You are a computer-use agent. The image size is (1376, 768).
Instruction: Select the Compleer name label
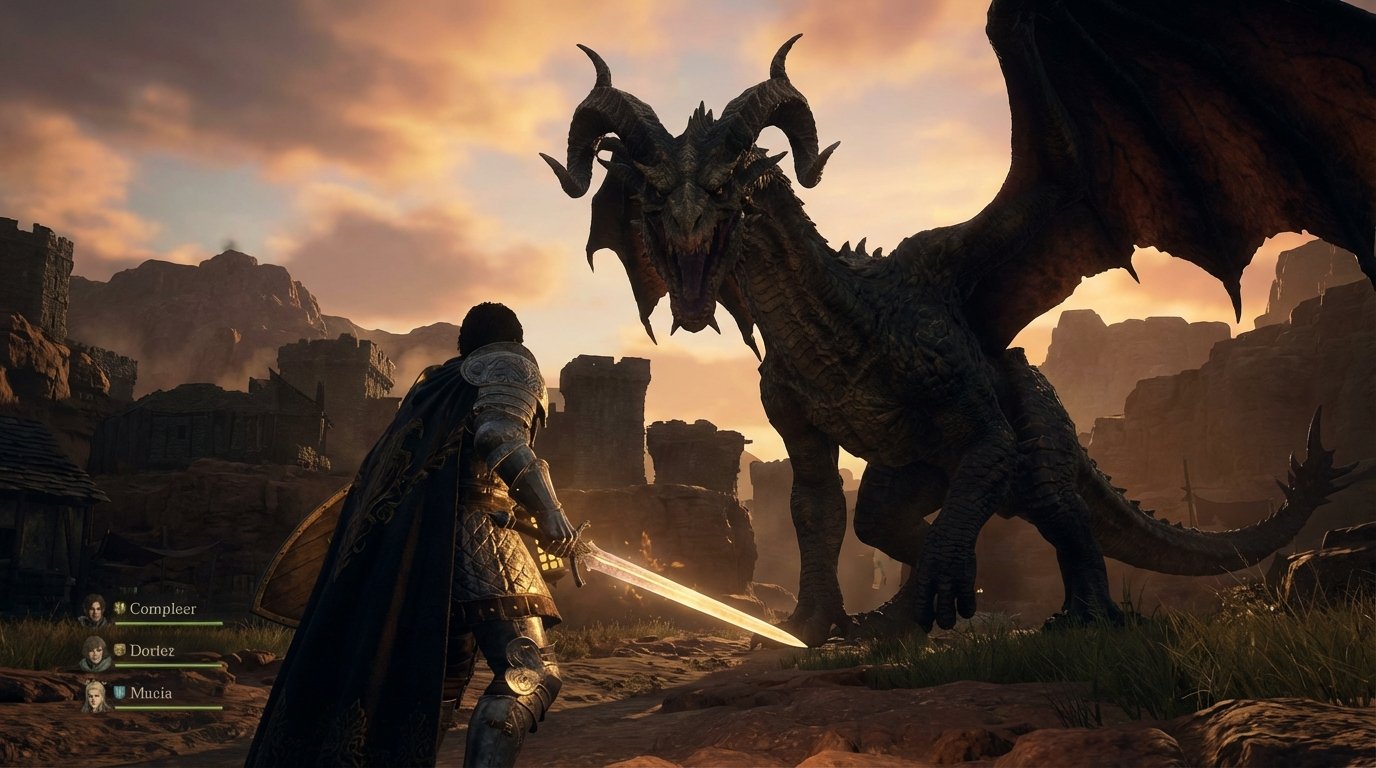(164, 609)
